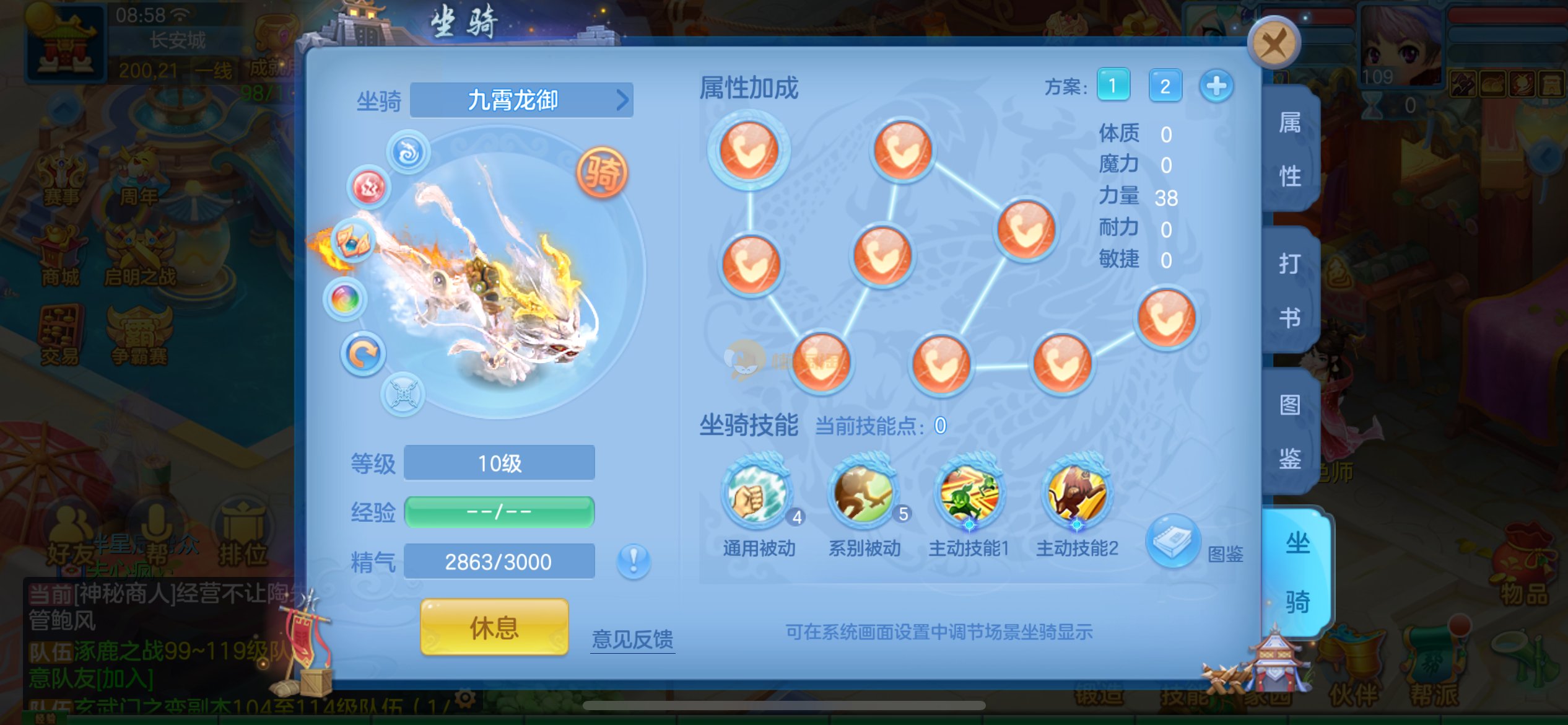Tap the orange 骑 ride button

[x=602, y=173]
